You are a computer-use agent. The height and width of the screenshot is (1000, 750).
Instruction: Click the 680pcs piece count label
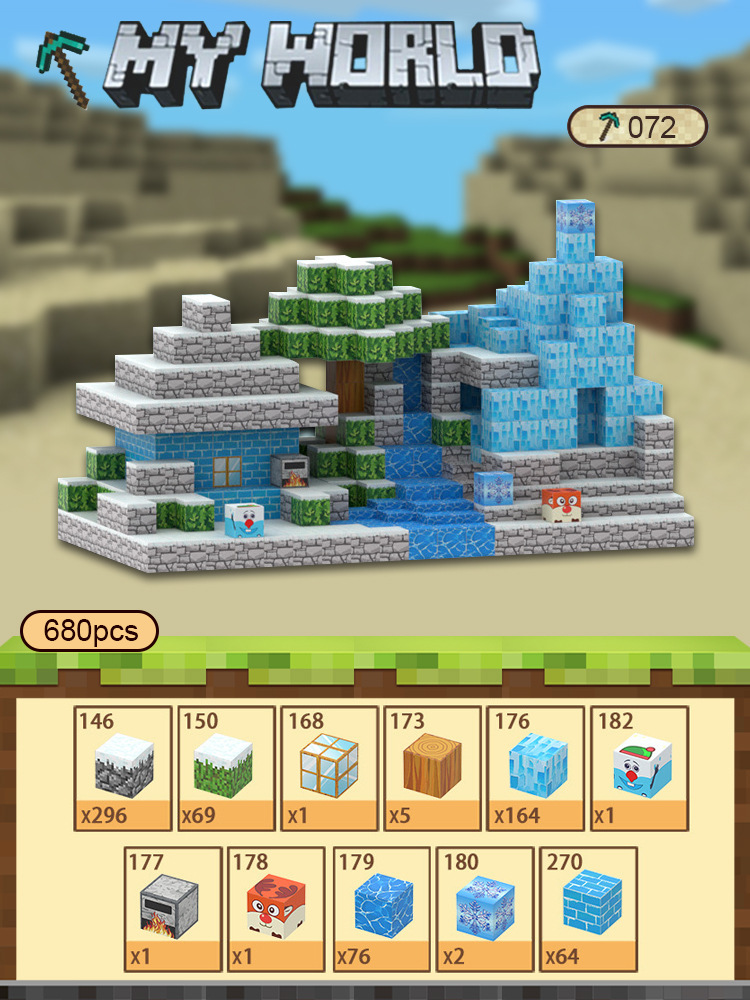click(89, 632)
